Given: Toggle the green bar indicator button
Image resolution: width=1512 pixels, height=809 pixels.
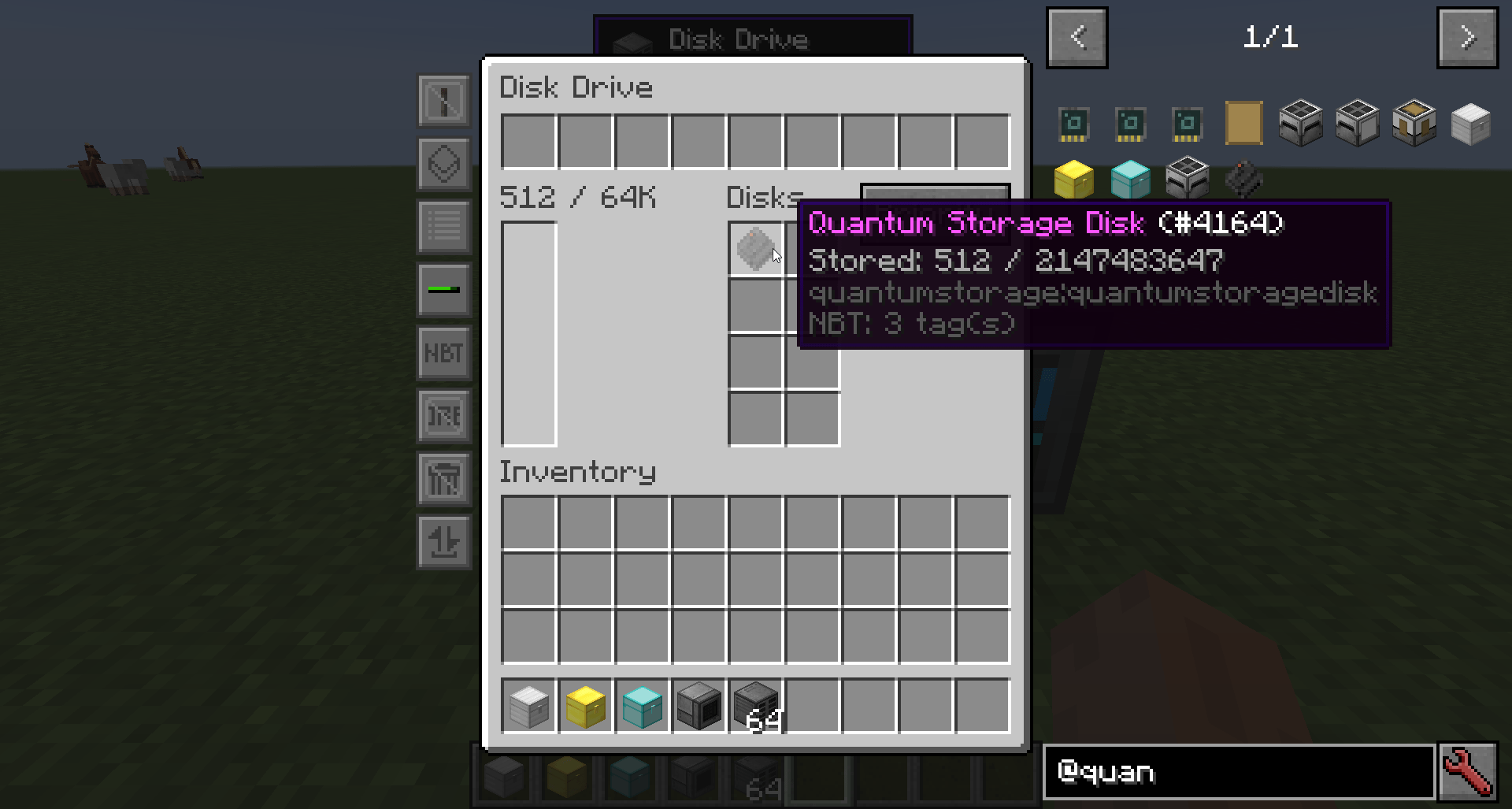Looking at the screenshot, I should click(444, 290).
